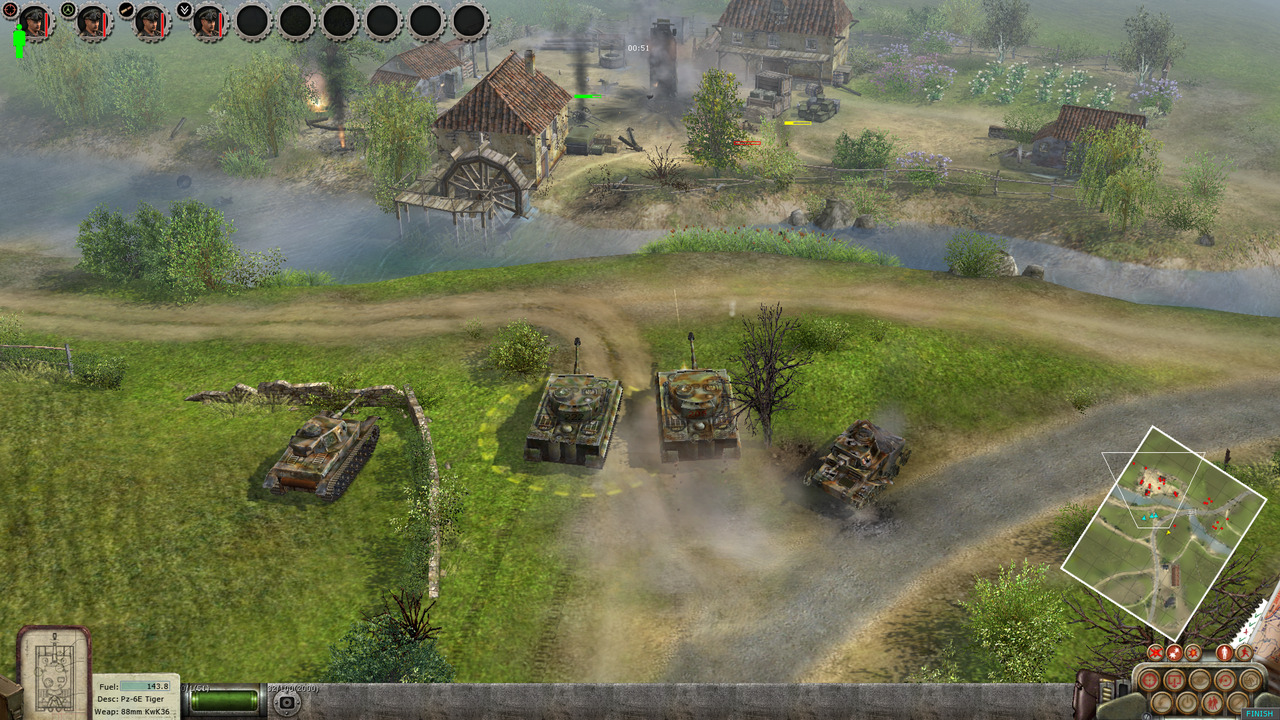This screenshot has height=720, width=1280.
Task: Select the running soldier movement mode button
Action: 1244,653
